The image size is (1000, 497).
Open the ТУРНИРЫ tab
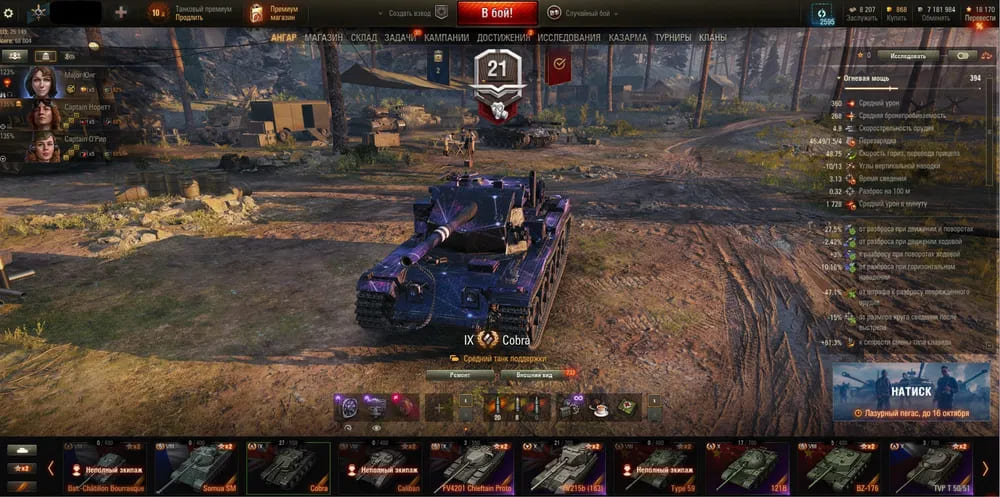(673, 38)
